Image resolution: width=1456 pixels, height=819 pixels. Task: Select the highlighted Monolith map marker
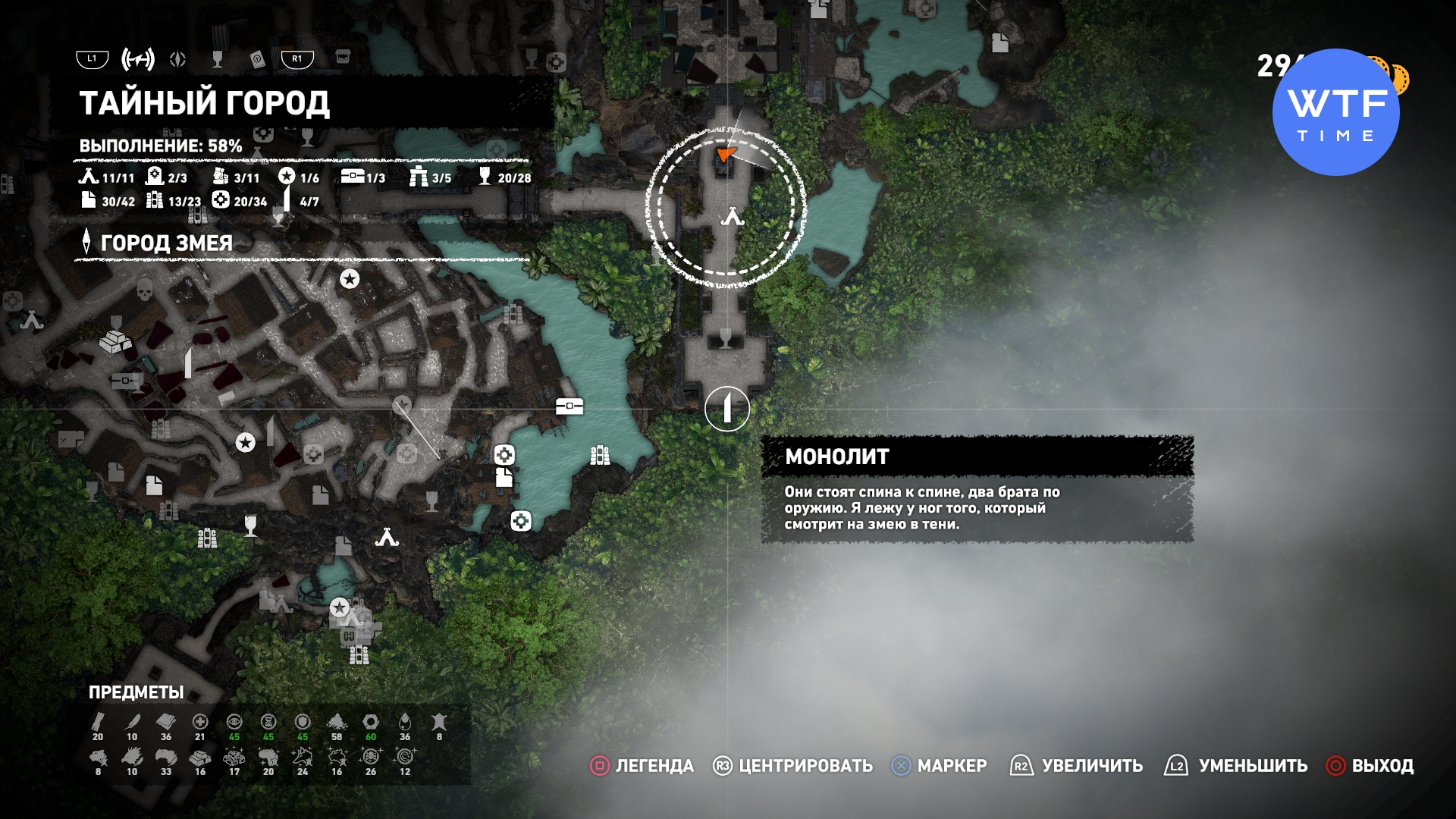pos(726,409)
